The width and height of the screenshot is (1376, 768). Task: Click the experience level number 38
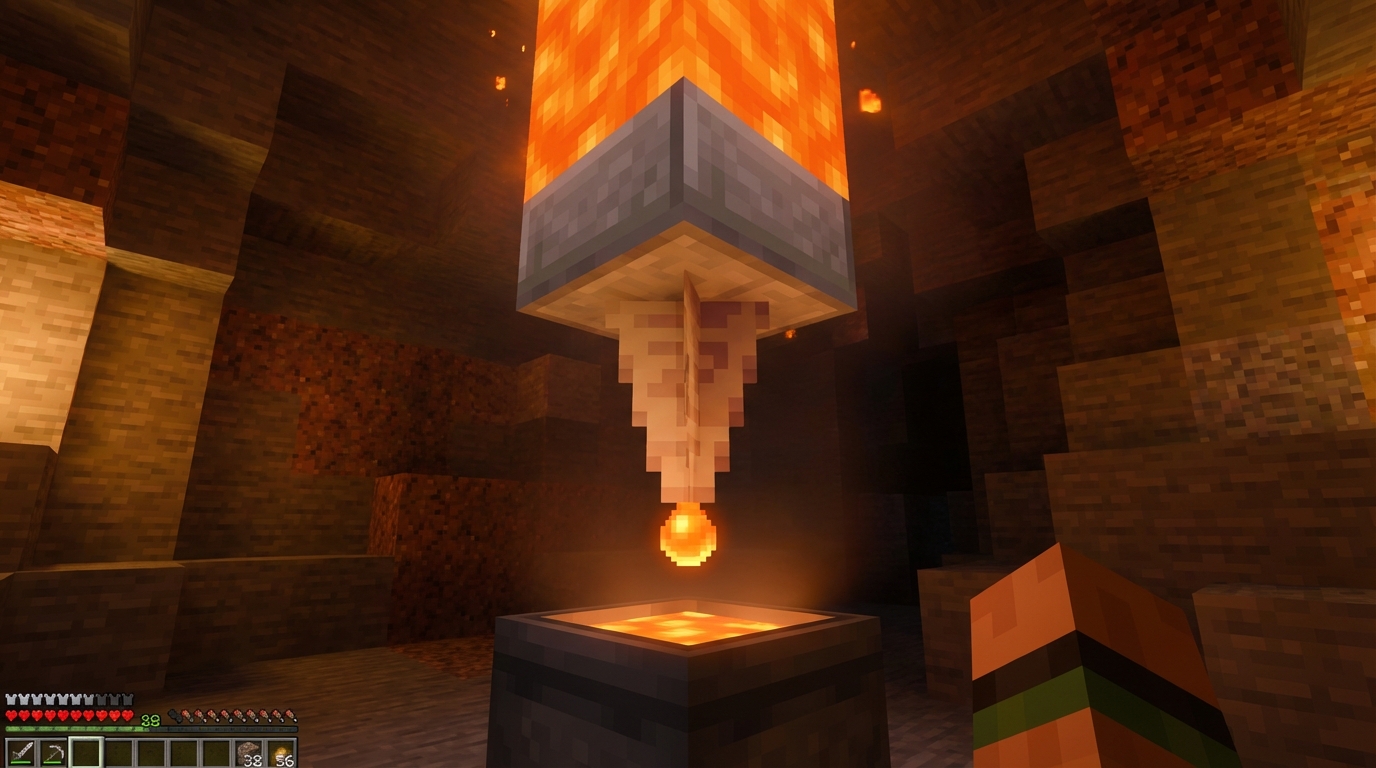click(149, 721)
